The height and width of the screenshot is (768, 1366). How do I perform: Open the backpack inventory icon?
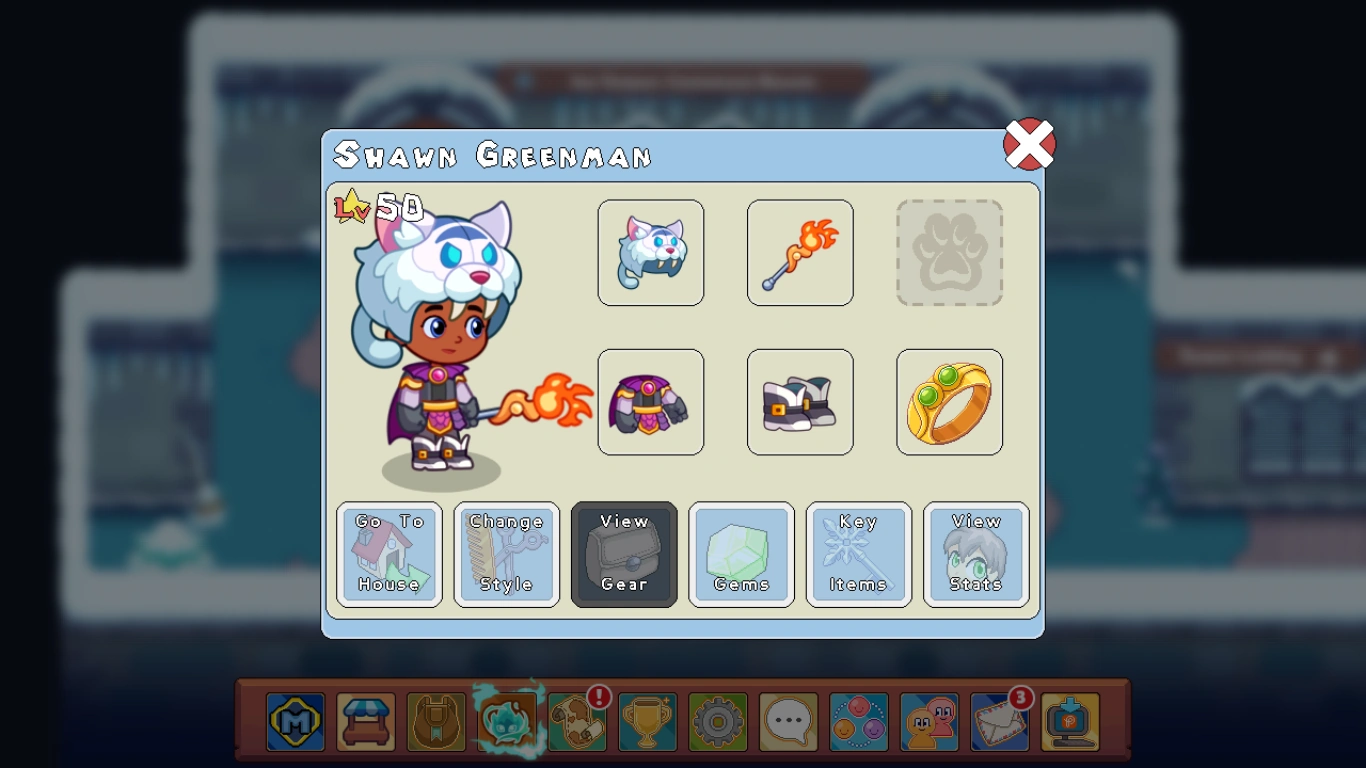point(436,721)
